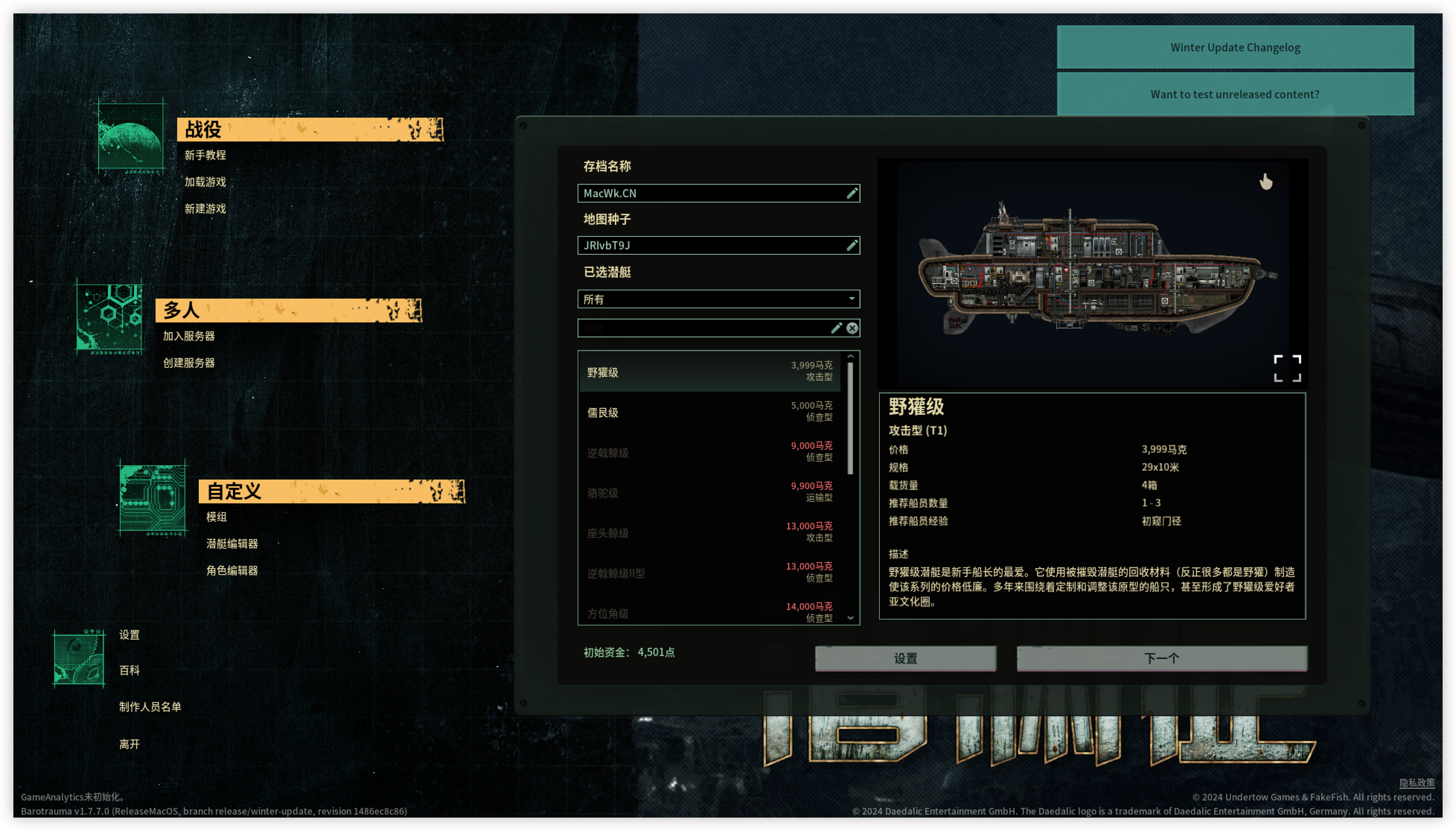Open the 模组 mods menu
Image resolution: width=1456 pixels, height=831 pixels.
point(216,517)
